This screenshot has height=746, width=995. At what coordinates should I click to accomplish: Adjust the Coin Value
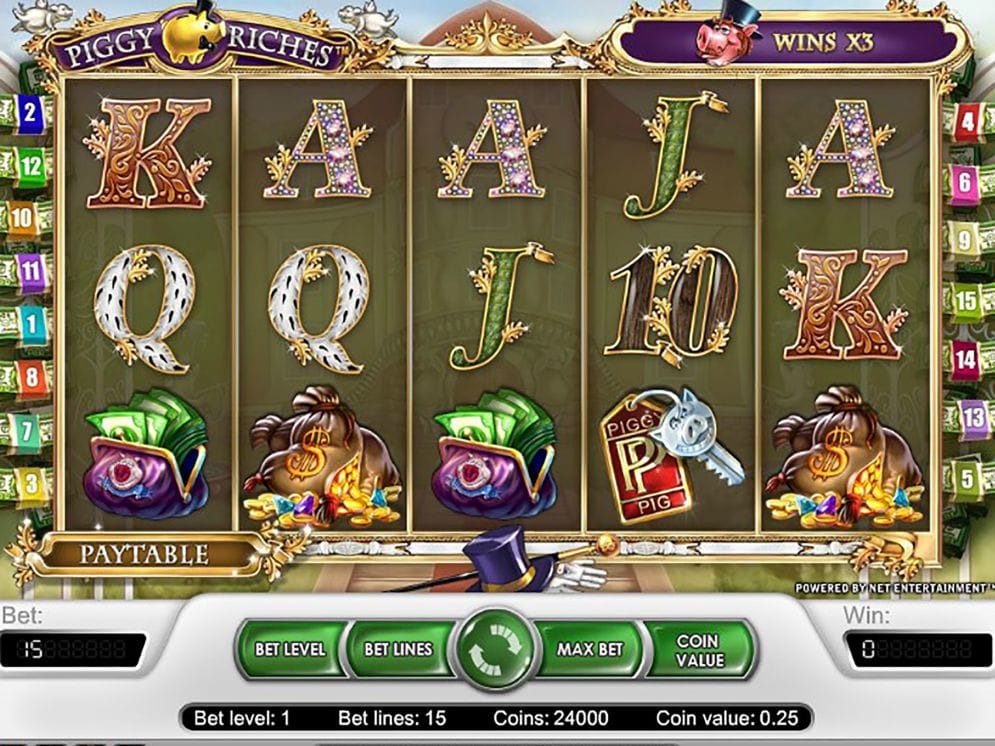coord(698,649)
